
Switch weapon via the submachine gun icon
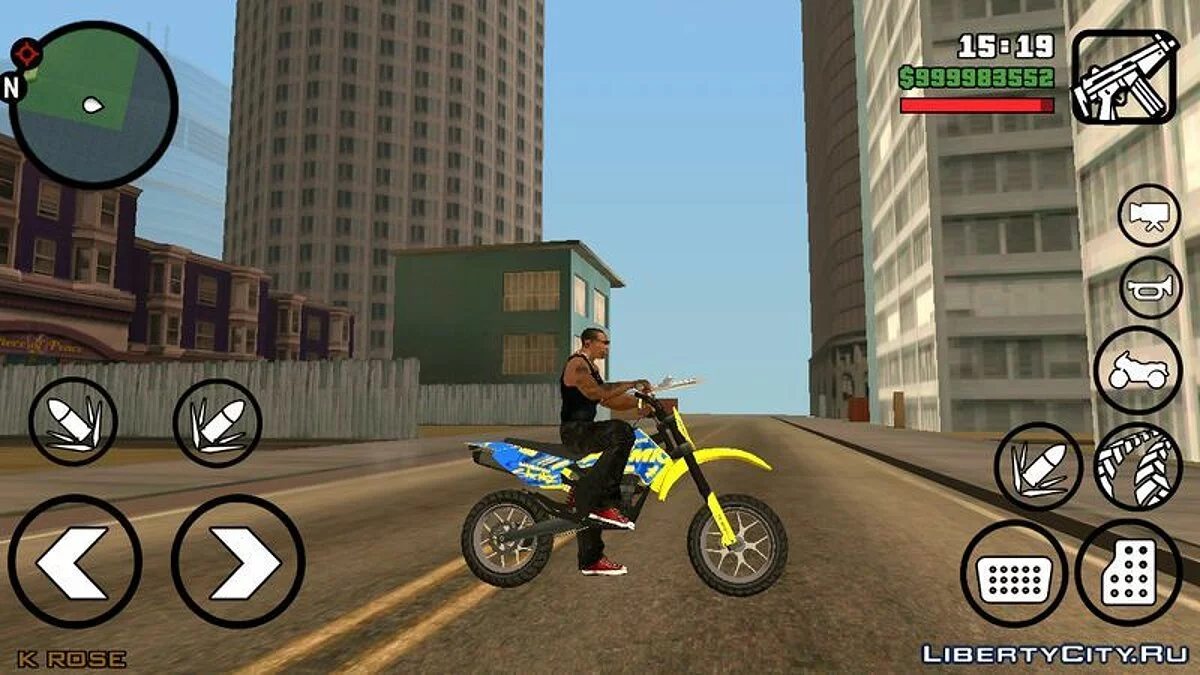tap(1123, 76)
